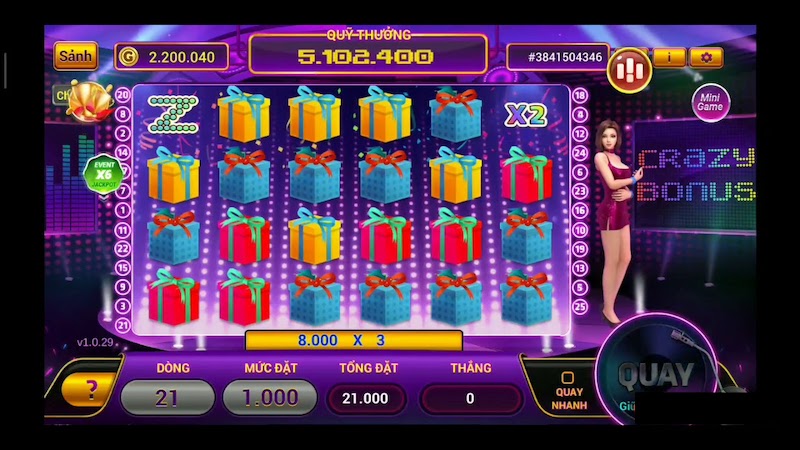The image size is (800, 450).
Task: Return to lobby with the Sảnh button
Action: (75, 56)
